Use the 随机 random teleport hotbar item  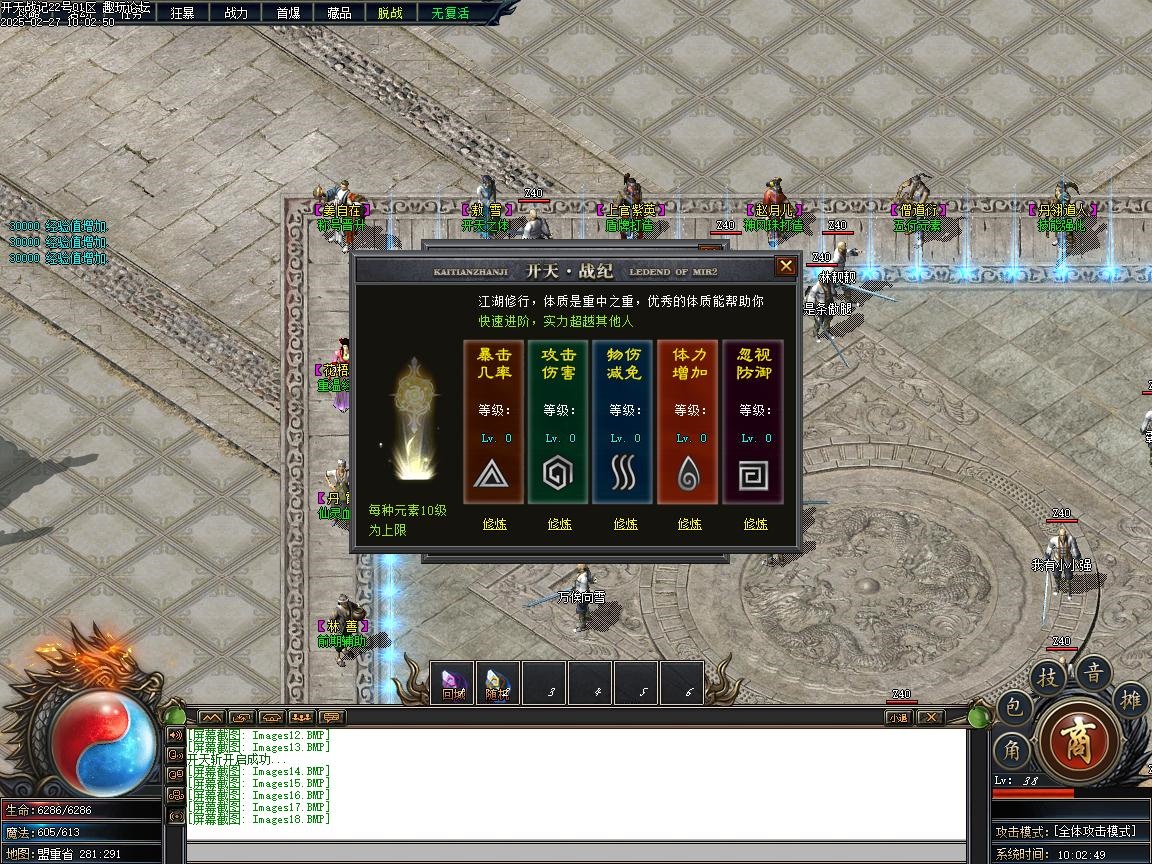[x=498, y=683]
